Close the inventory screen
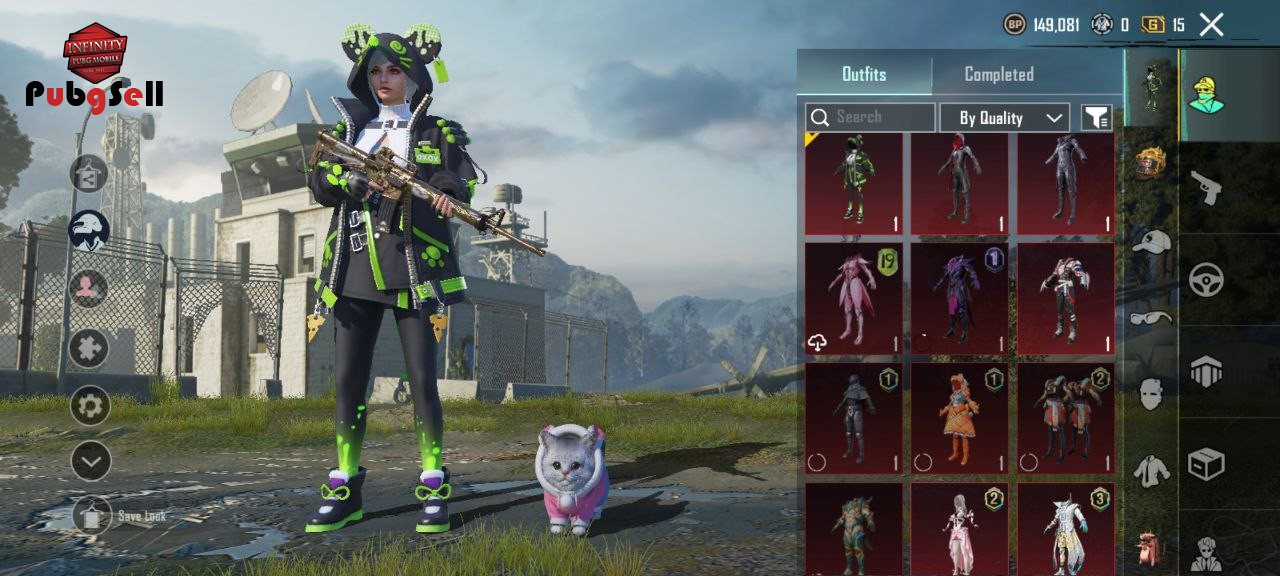The image size is (1280, 576). coord(1211,25)
